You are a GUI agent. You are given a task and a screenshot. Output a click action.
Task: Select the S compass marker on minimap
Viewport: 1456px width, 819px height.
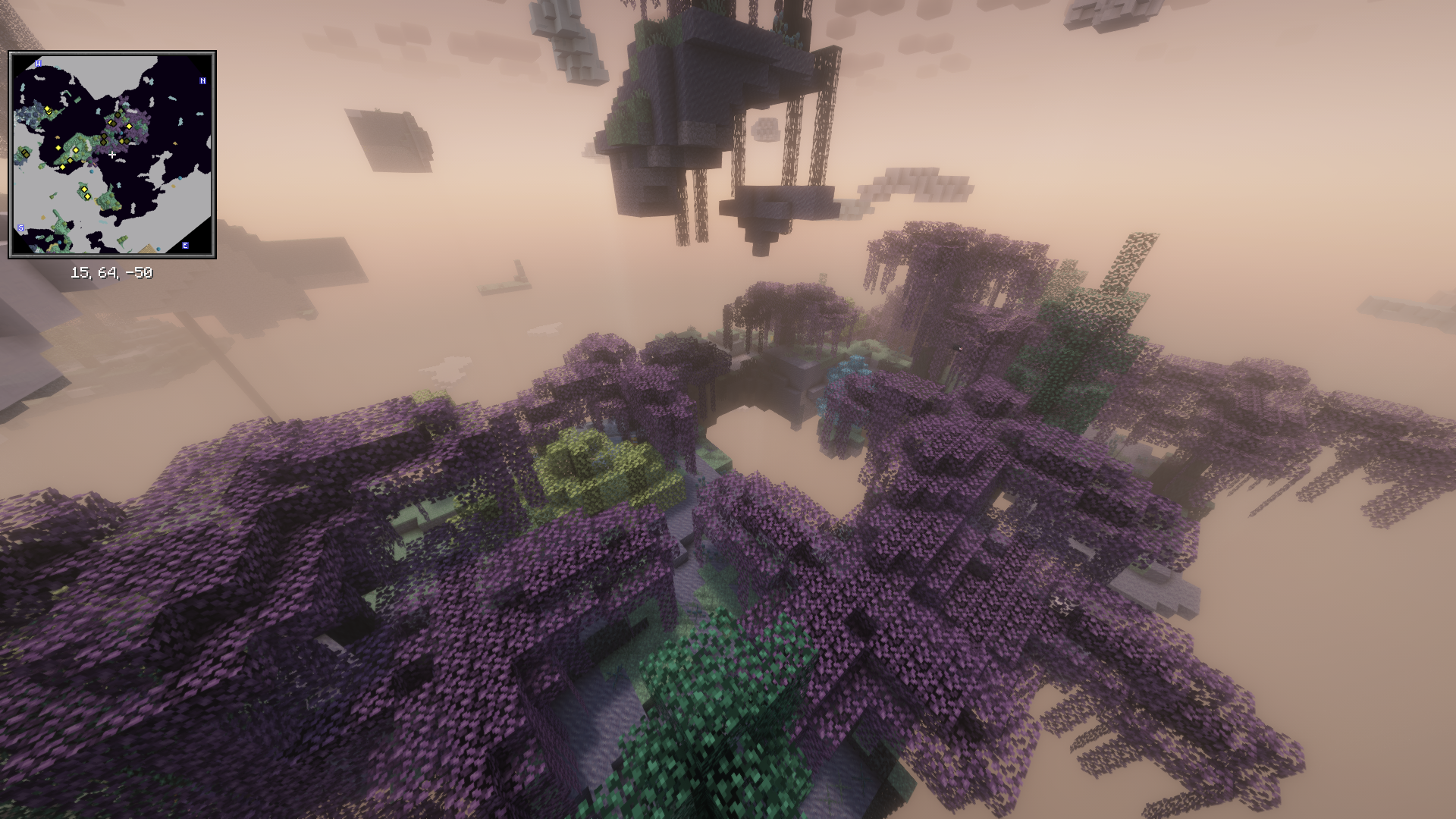click(x=21, y=228)
